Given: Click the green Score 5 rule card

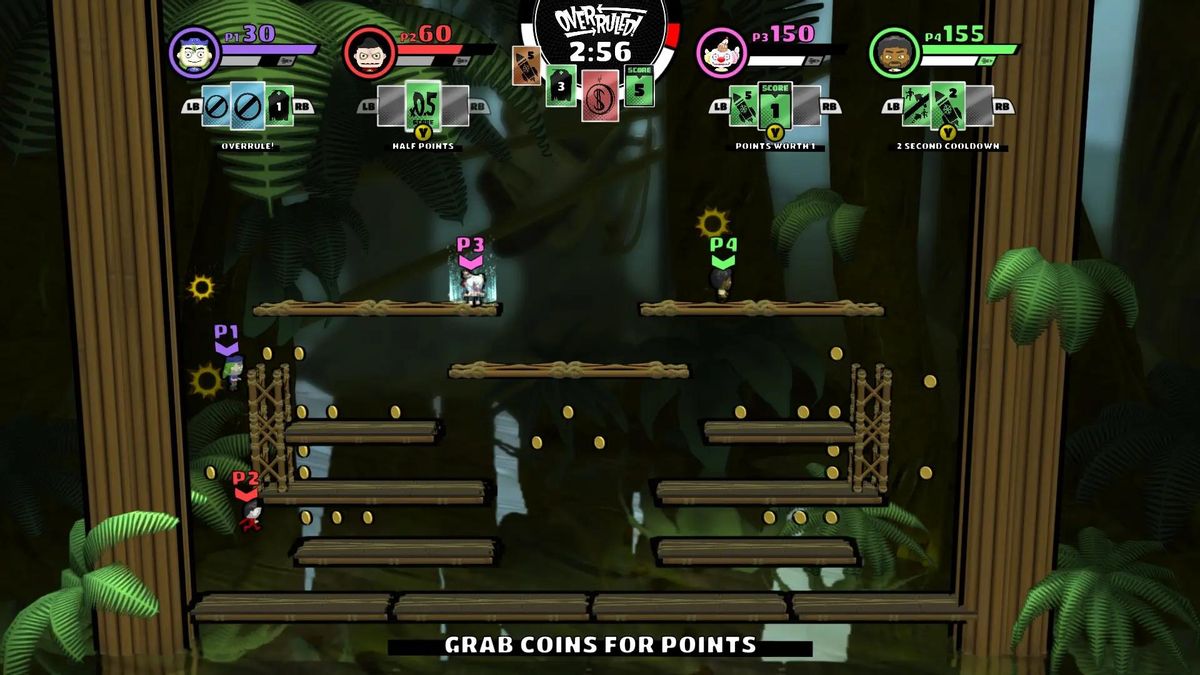Looking at the screenshot, I should pos(639,86).
